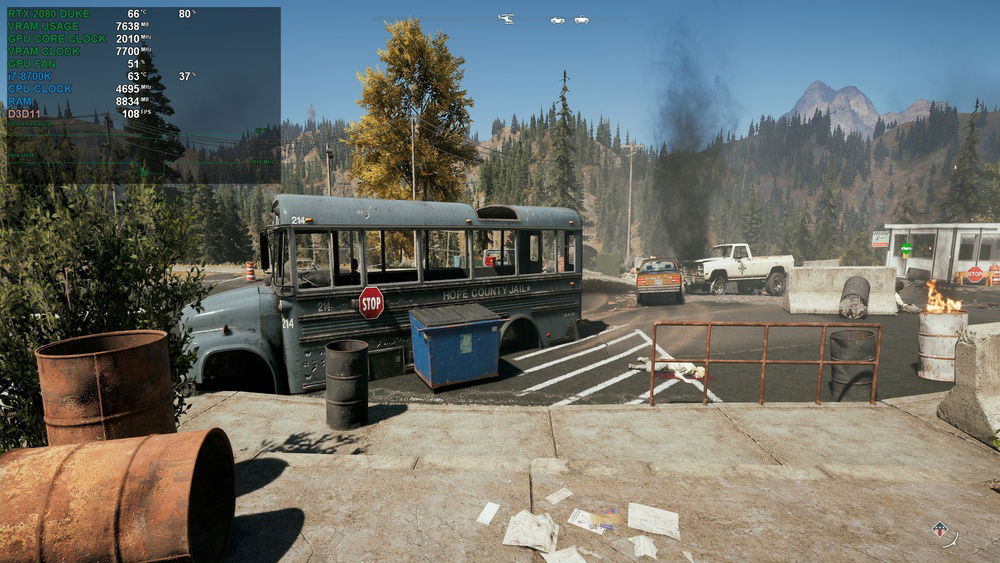Select the red-white-blue diamond weapon emblem
Screen dimensions: 1000x563
pyautogui.click(x=939, y=529)
